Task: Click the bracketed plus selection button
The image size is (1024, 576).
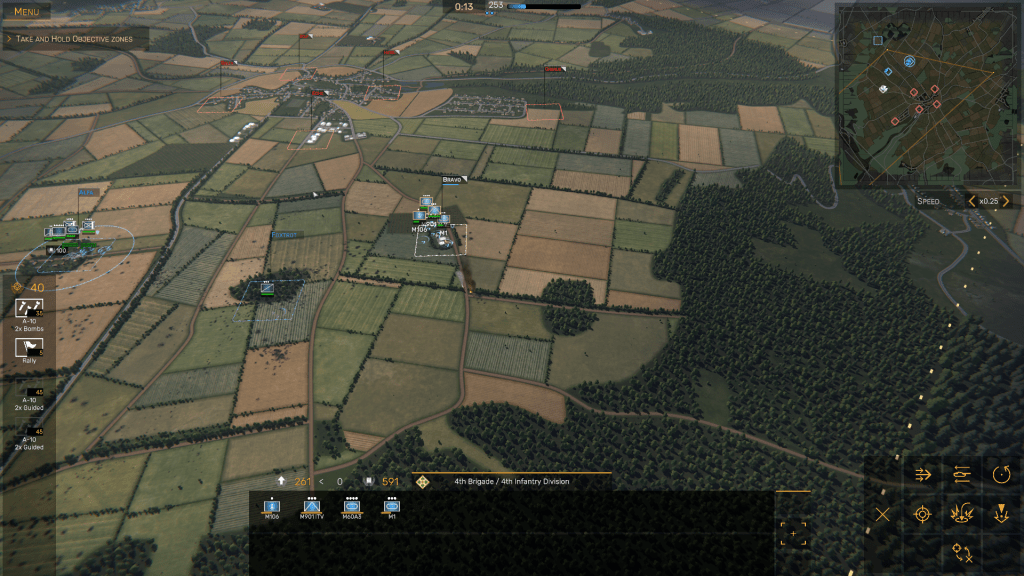Action: coord(794,534)
